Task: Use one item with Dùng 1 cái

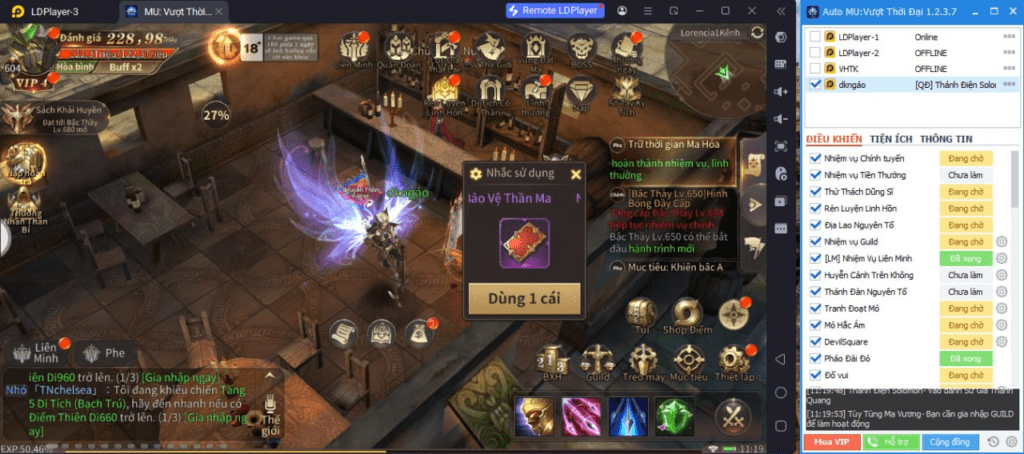Action: pyautogui.click(x=523, y=299)
